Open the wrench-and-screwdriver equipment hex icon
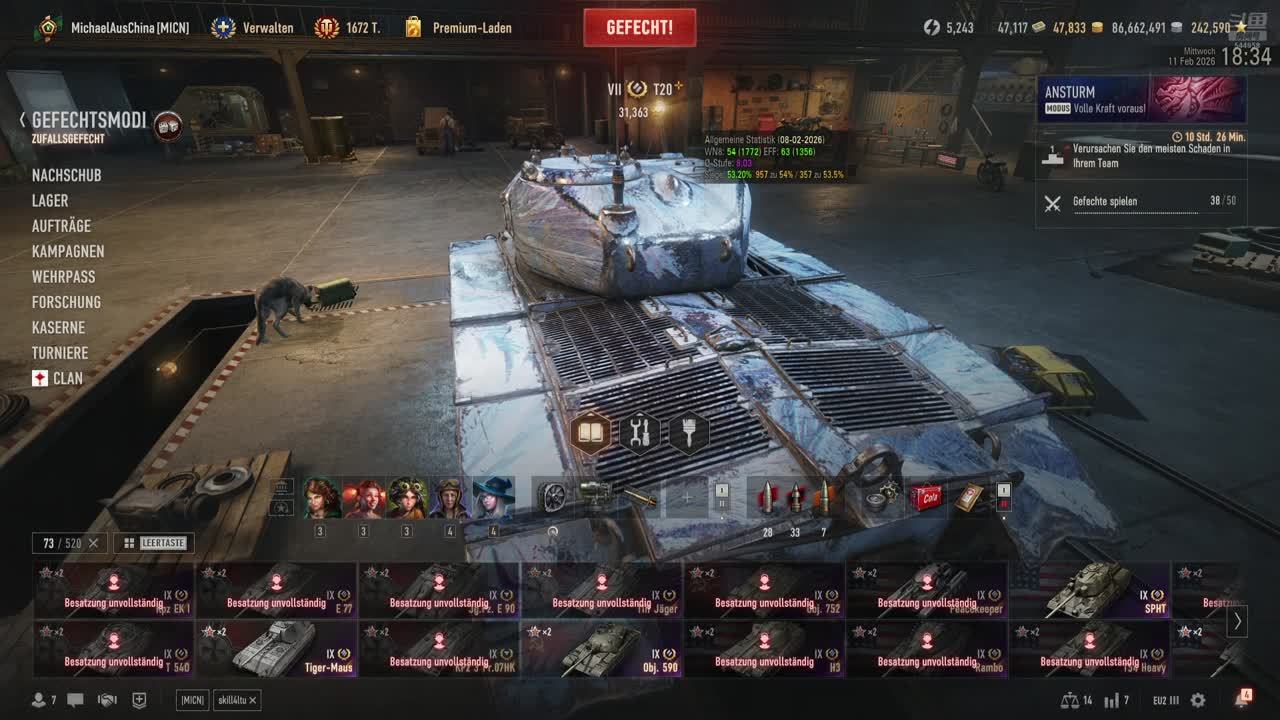The height and width of the screenshot is (720, 1280). click(x=640, y=433)
